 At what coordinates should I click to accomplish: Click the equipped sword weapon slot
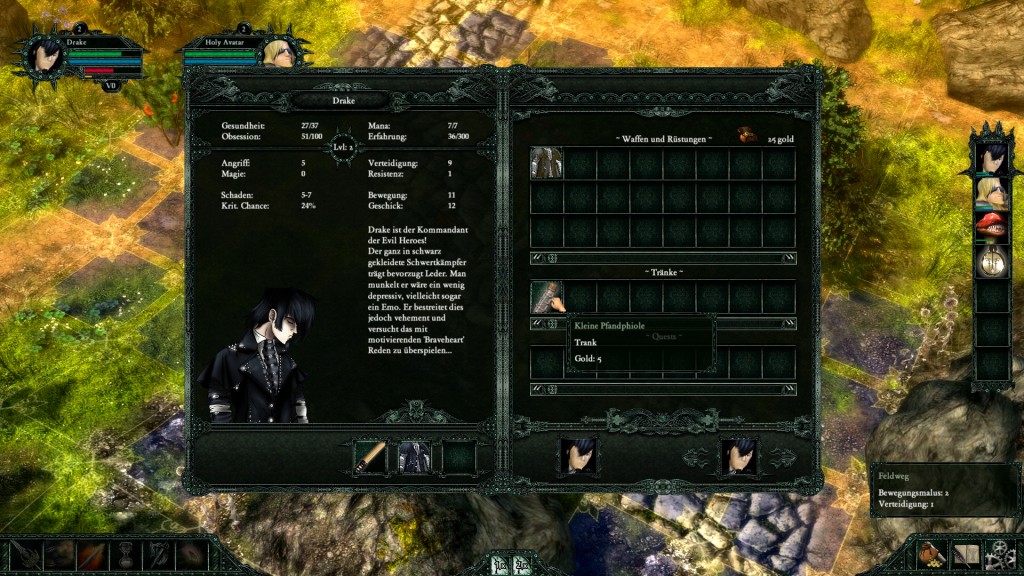(x=370, y=457)
